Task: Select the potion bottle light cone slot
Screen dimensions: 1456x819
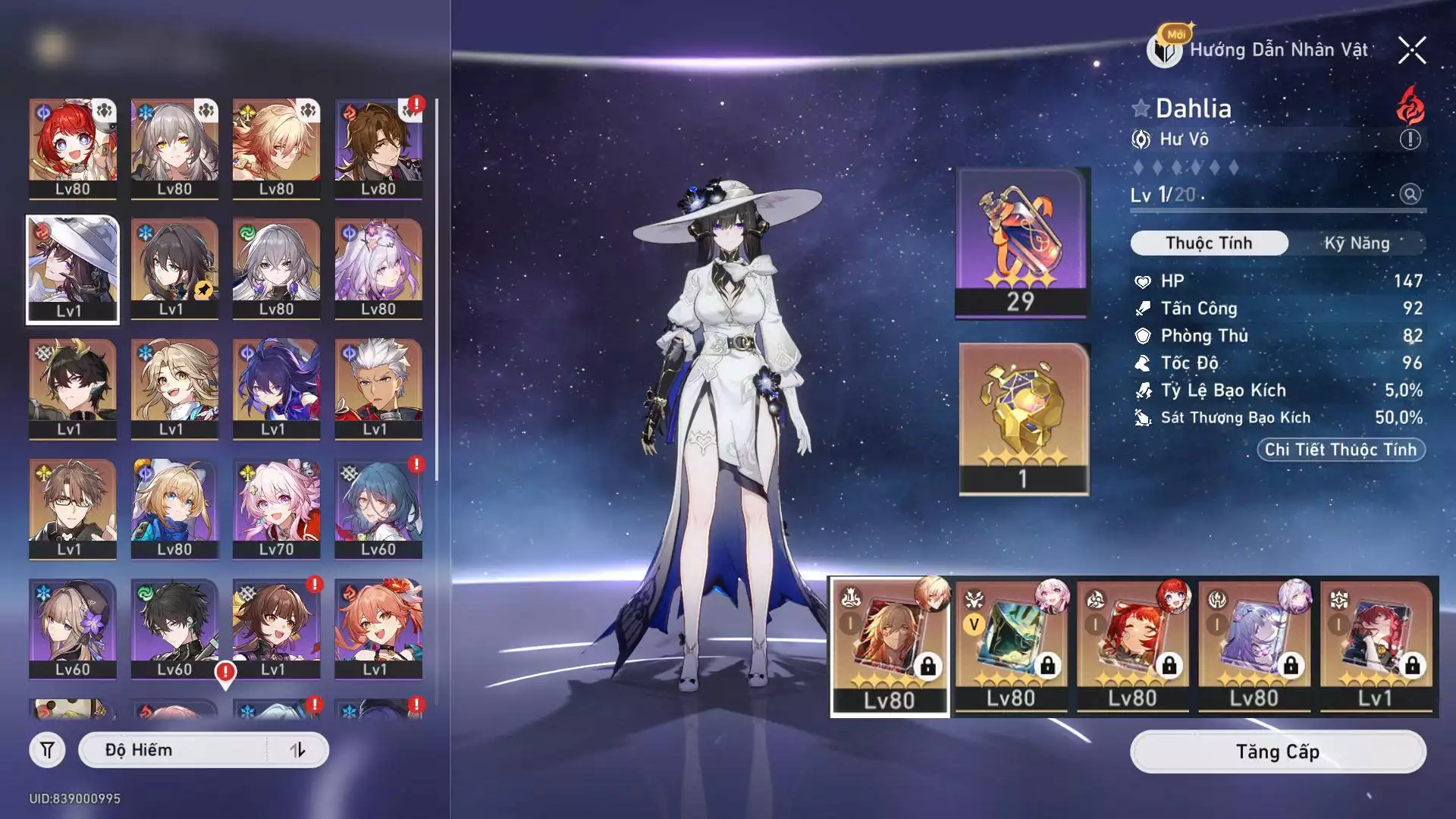Action: click(1021, 241)
